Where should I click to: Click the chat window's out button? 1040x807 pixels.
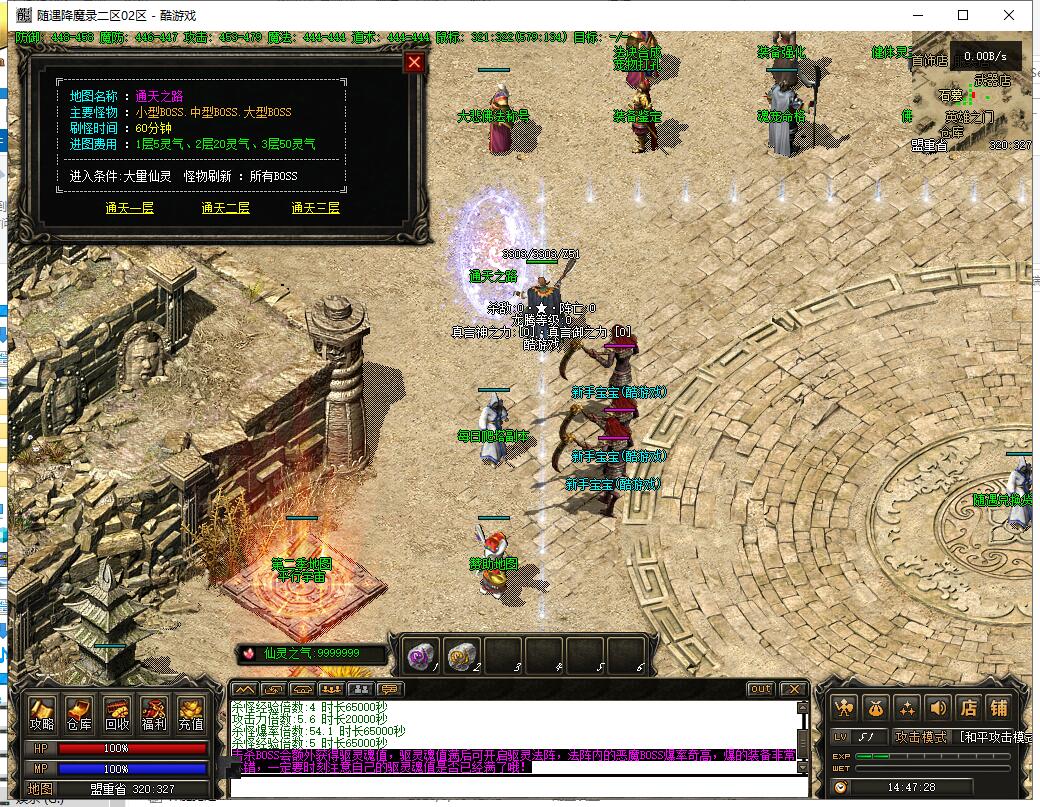760,689
